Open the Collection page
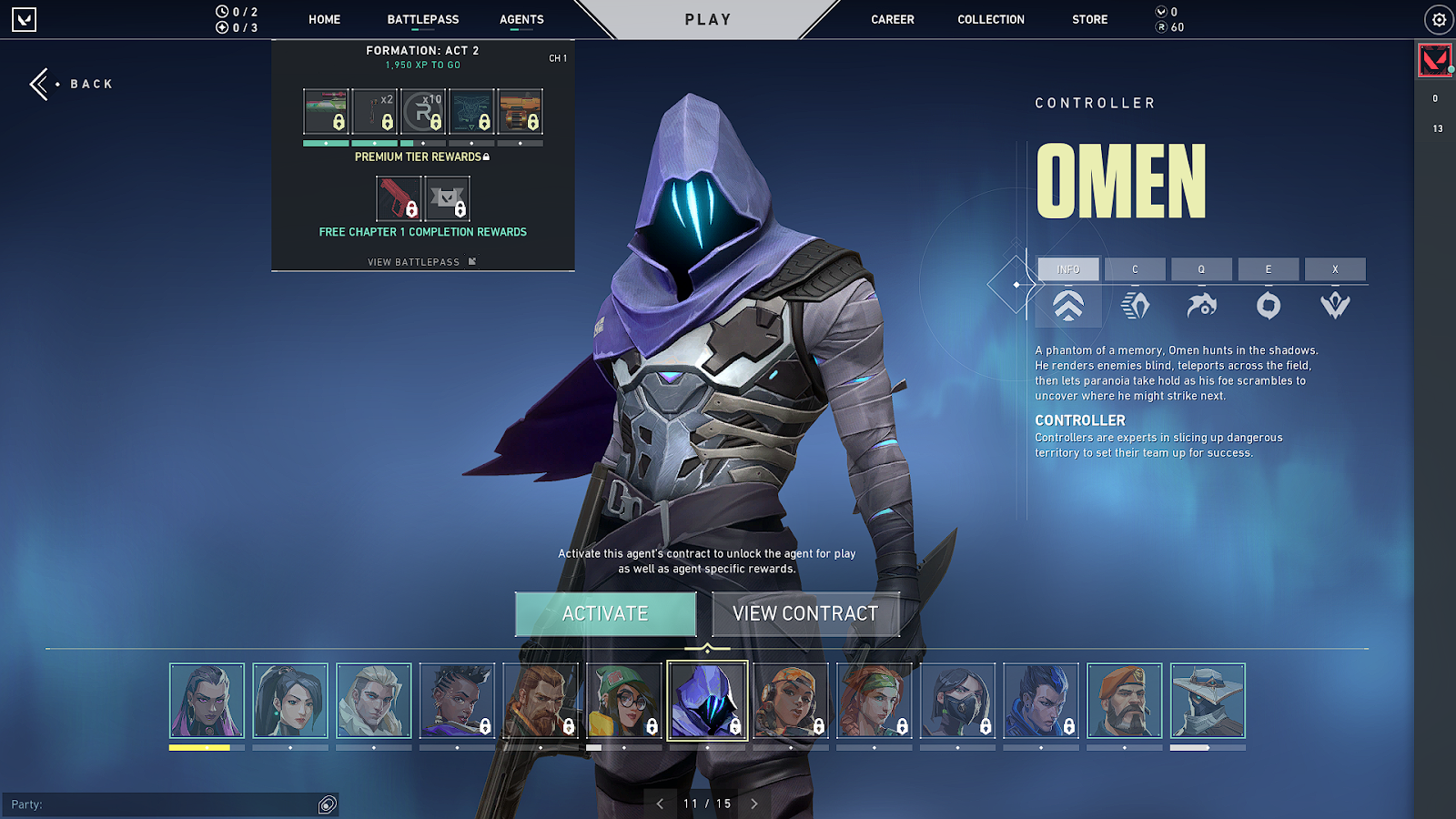The image size is (1456, 819). tap(990, 19)
